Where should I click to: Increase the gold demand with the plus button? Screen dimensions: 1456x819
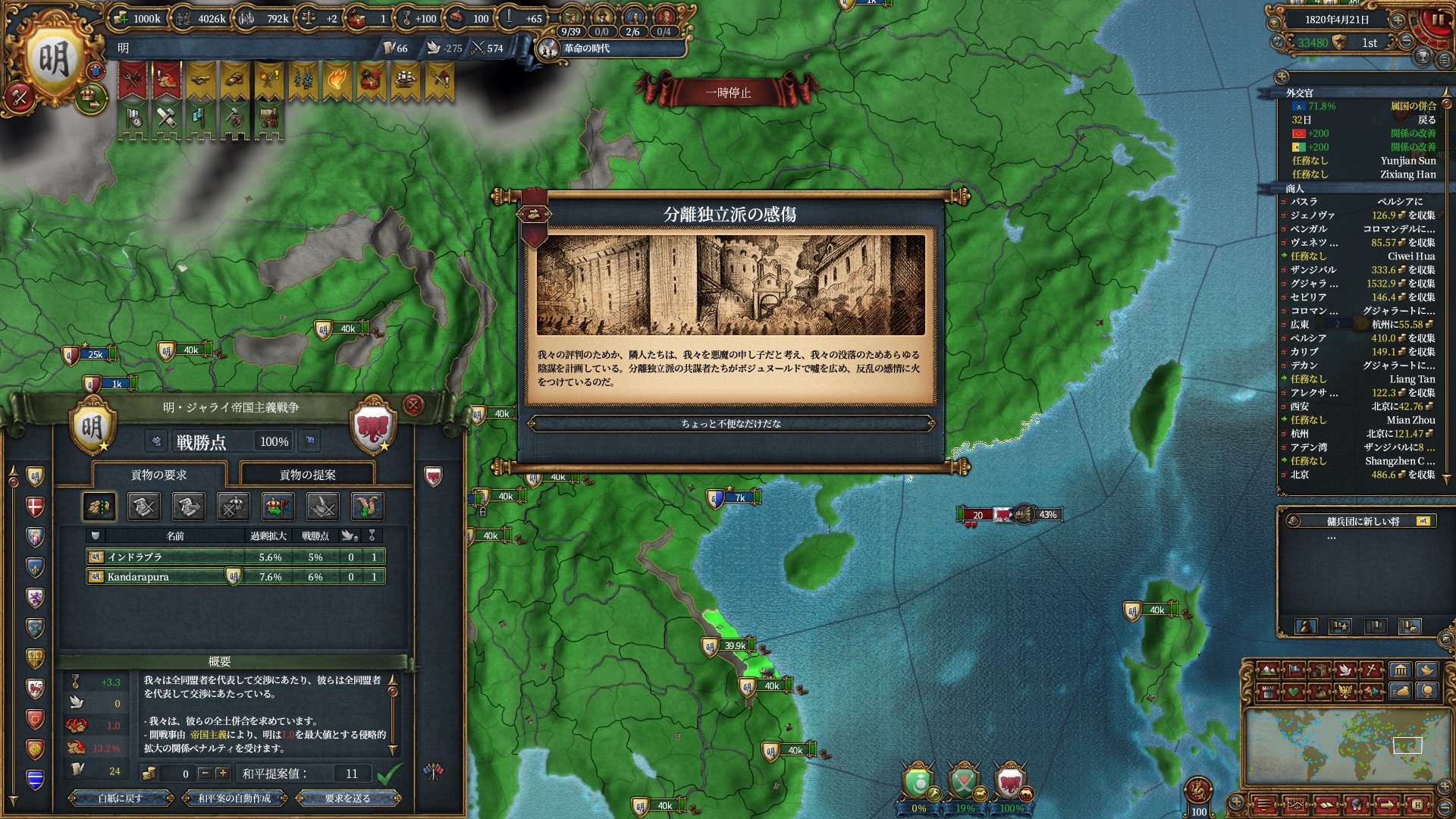tap(222, 773)
